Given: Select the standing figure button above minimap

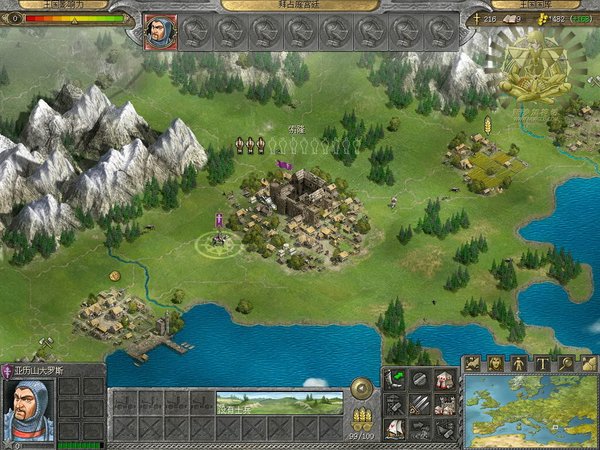Looking at the screenshot, I should point(518,363).
